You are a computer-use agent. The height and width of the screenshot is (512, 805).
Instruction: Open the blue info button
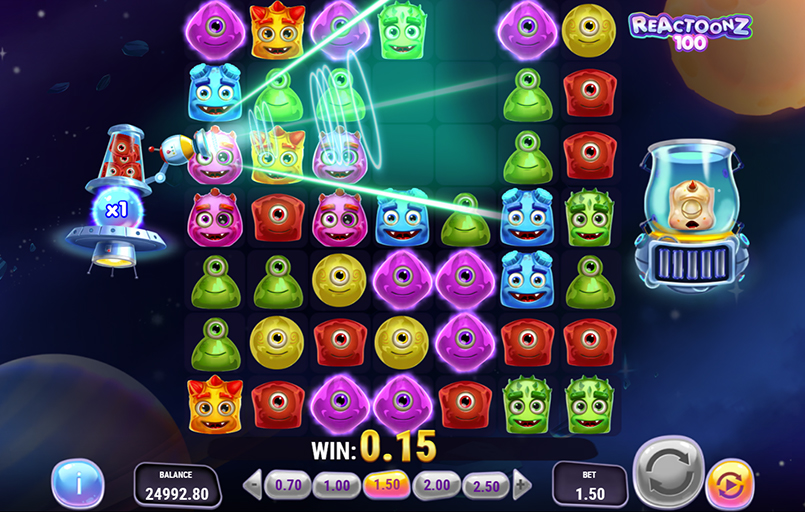(x=77, y=485)
